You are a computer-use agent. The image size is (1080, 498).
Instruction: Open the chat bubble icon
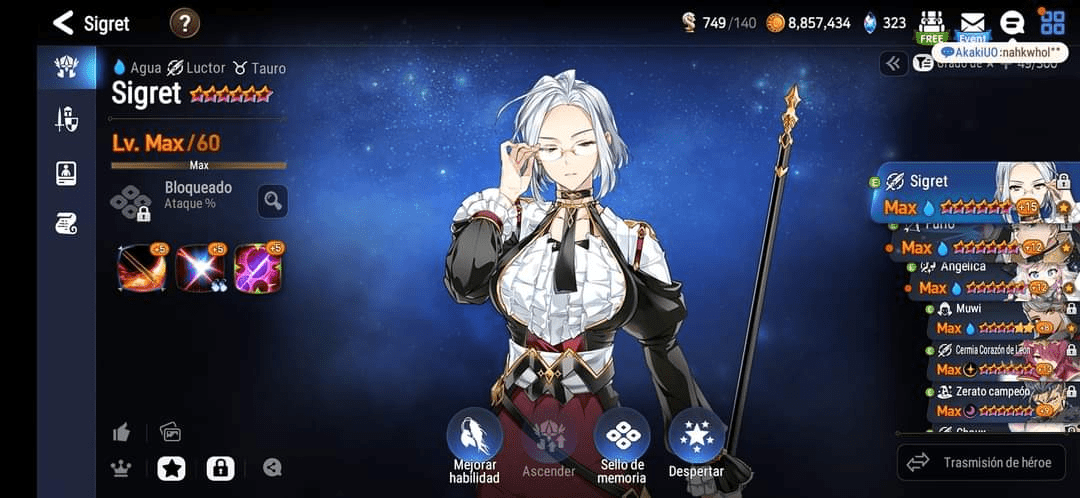[1012, 23]
